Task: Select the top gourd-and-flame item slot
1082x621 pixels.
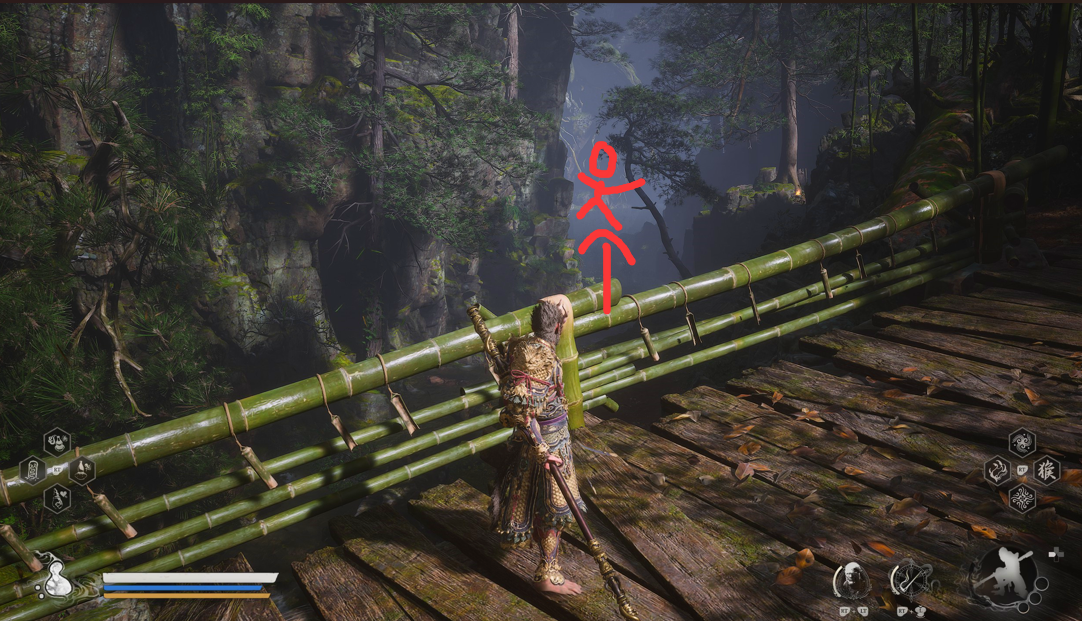Action: point(57,441)
